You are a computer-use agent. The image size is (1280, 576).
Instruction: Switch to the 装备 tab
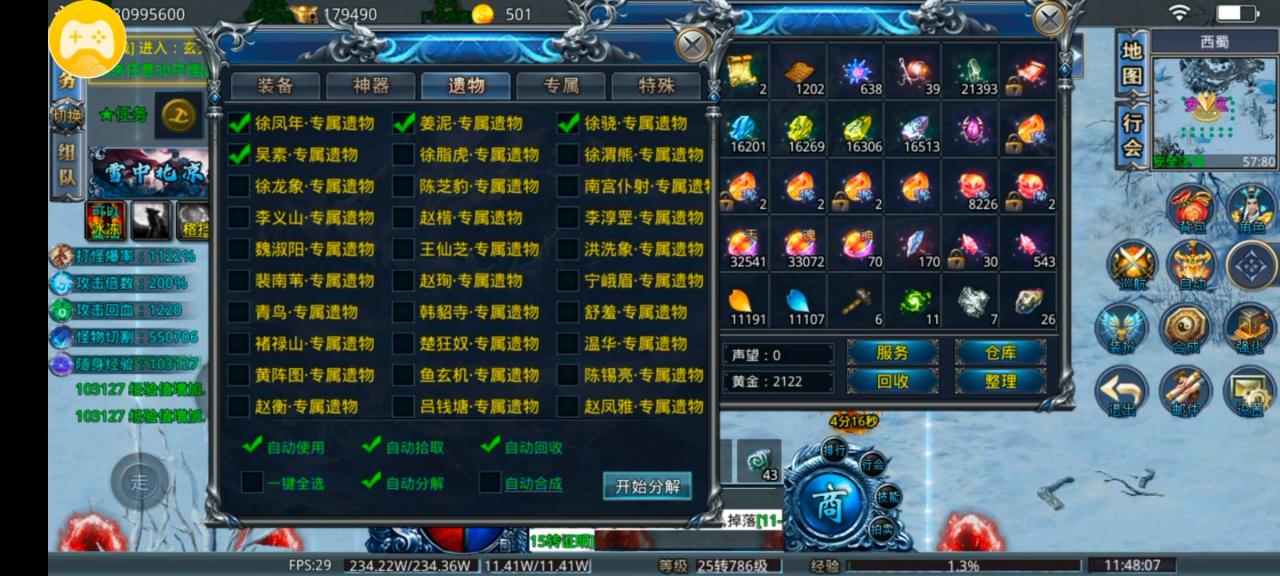coord(275,86)
